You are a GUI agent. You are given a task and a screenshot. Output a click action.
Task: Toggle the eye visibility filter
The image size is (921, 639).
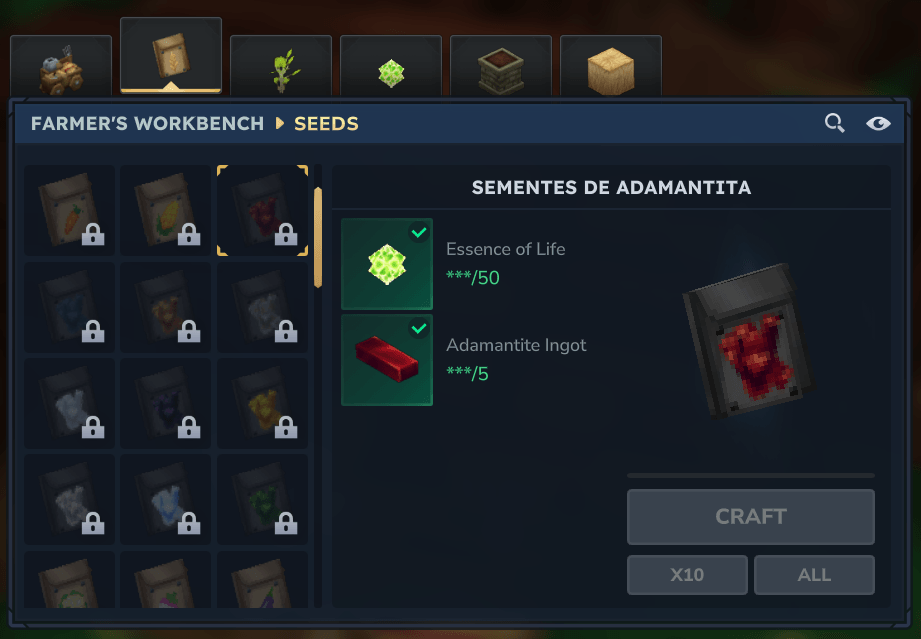tap(878, 123)
